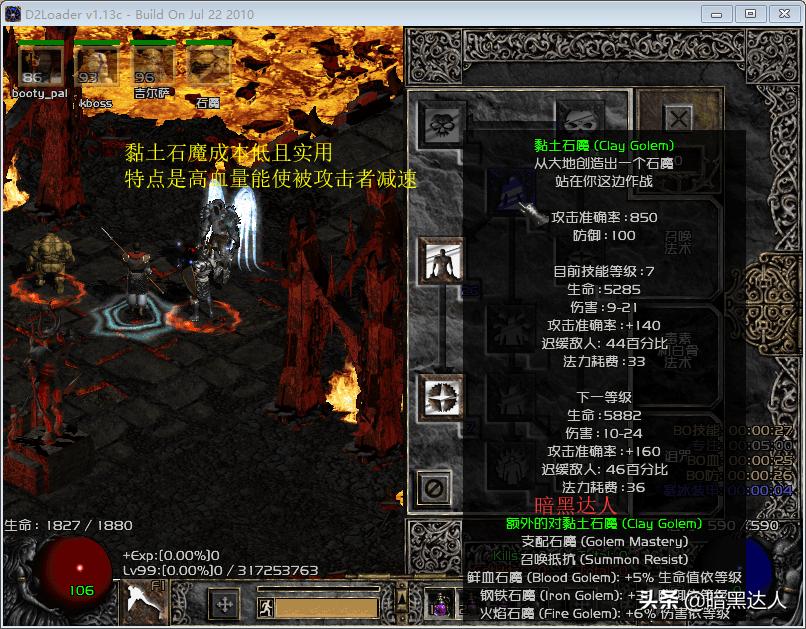The width and height of the screenshot is (806, 629).
Task: Use the purple potion in the belt
Action: [439, 603]
